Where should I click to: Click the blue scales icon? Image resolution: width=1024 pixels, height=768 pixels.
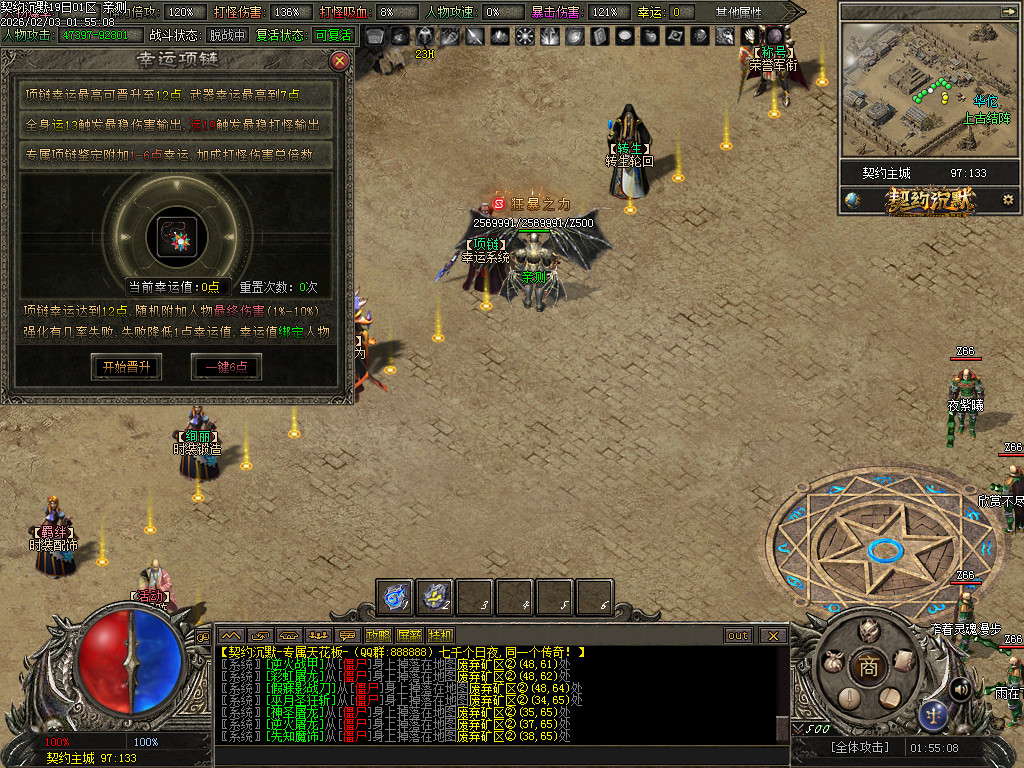point(934,713)
